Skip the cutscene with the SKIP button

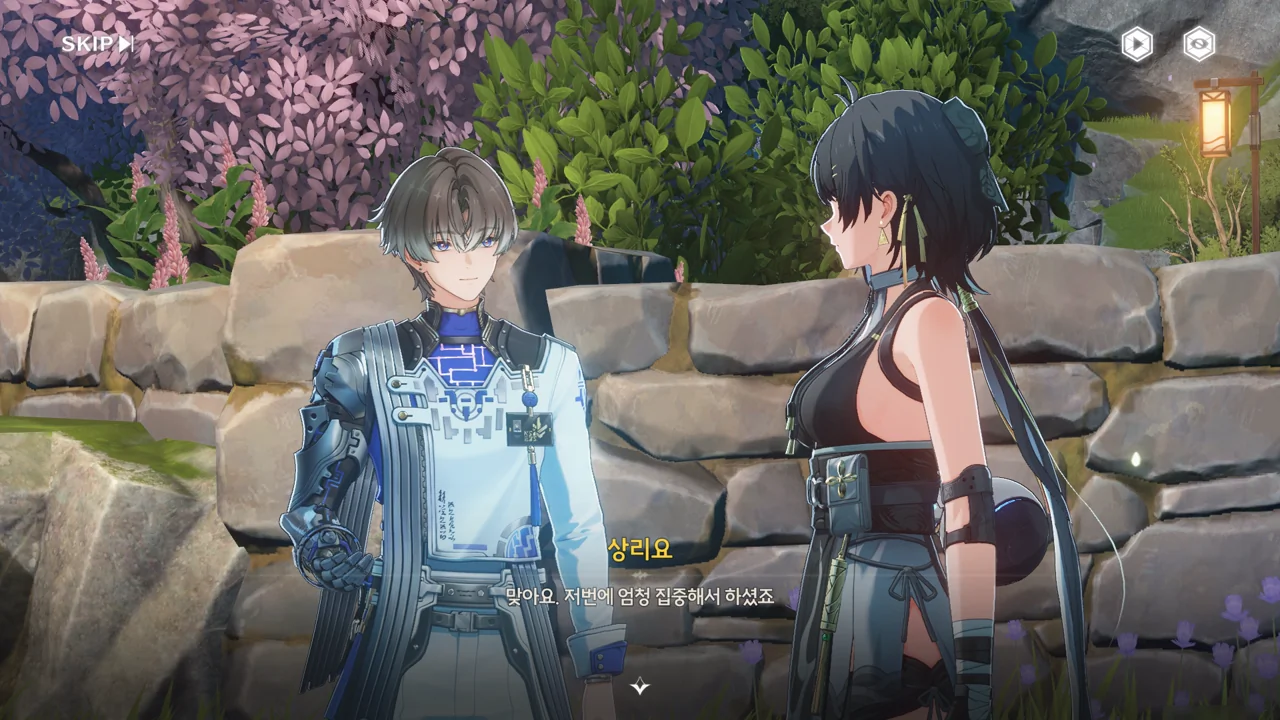[x=97, y=44]
